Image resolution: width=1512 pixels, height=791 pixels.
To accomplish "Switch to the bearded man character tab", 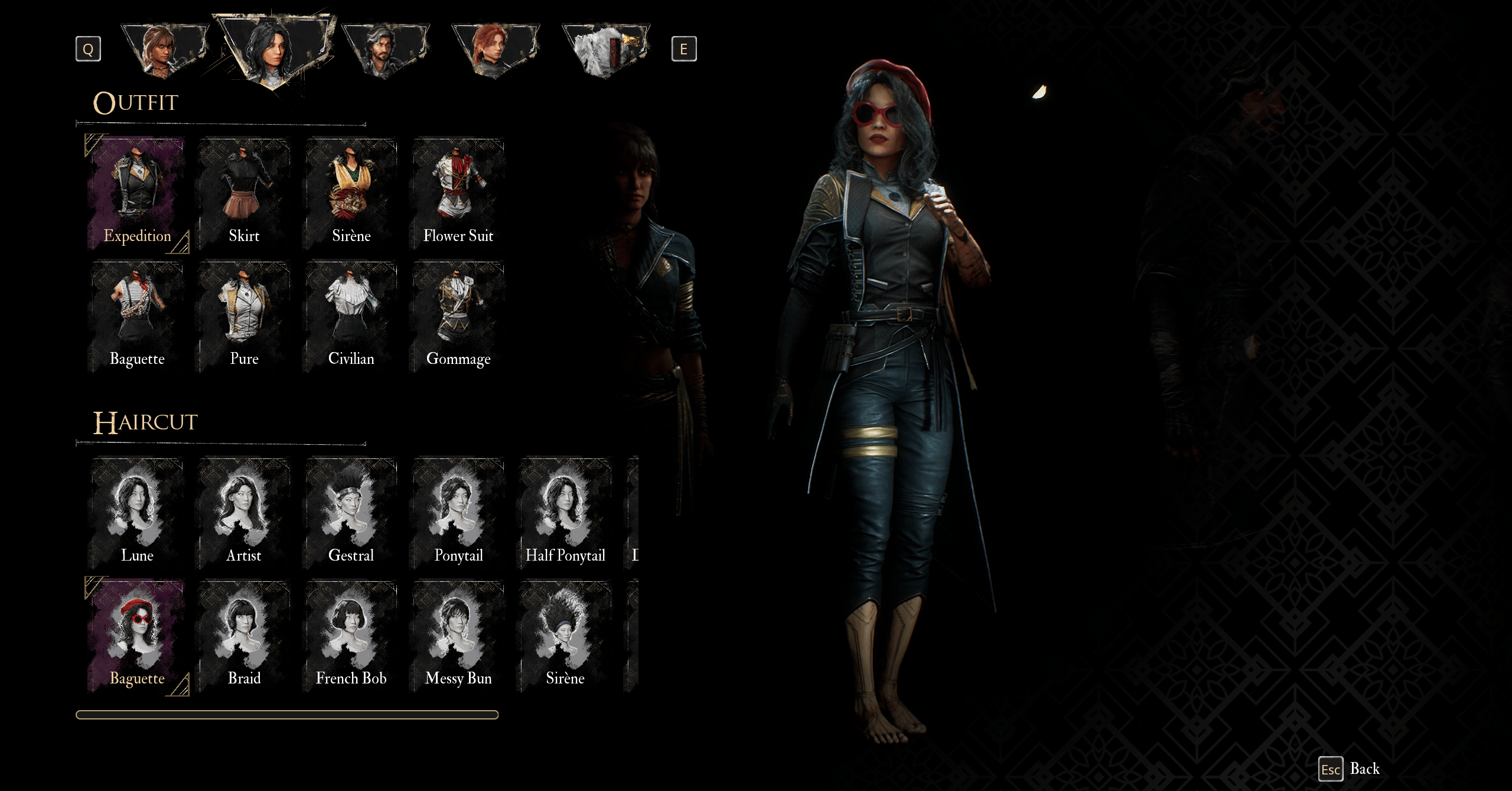I will [385, 50].
